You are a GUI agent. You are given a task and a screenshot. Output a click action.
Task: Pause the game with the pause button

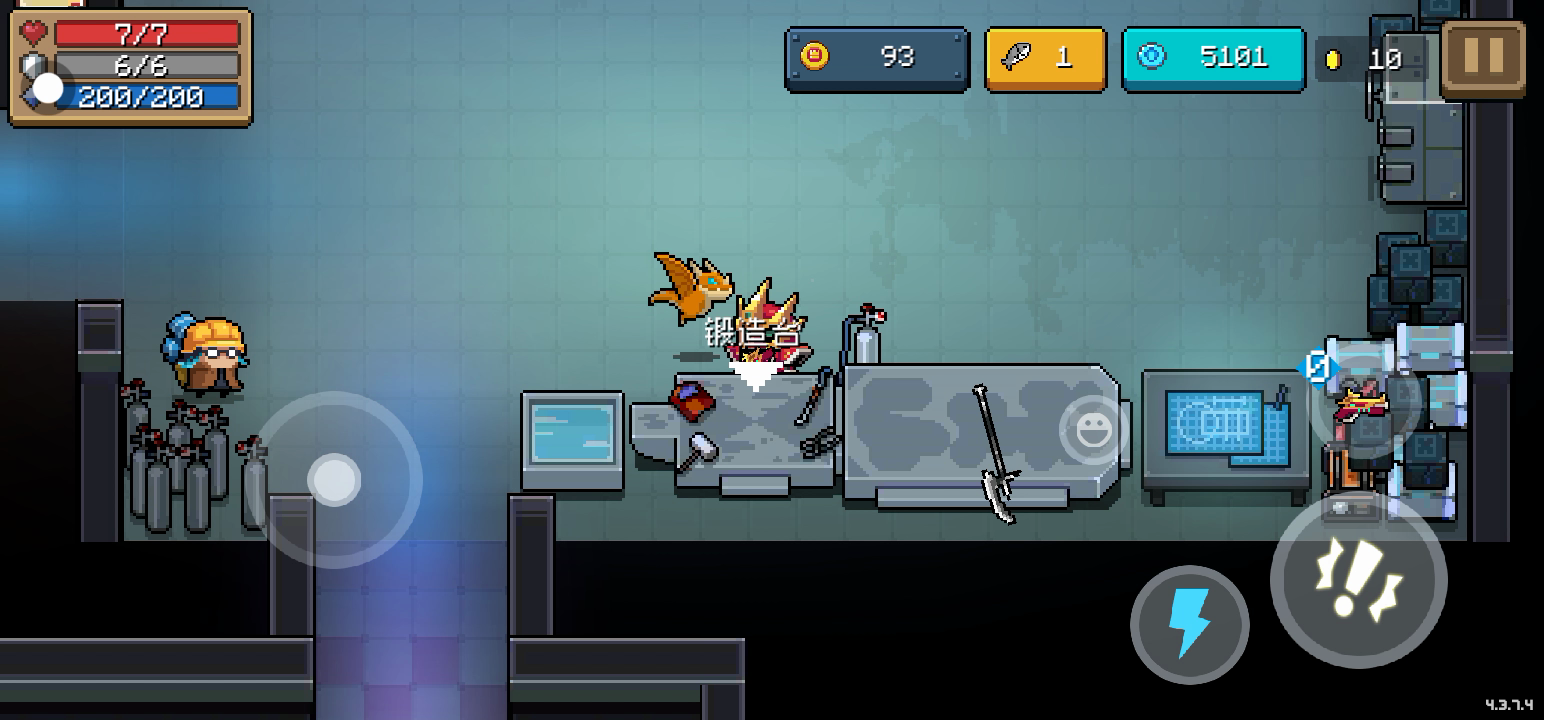1483,58
